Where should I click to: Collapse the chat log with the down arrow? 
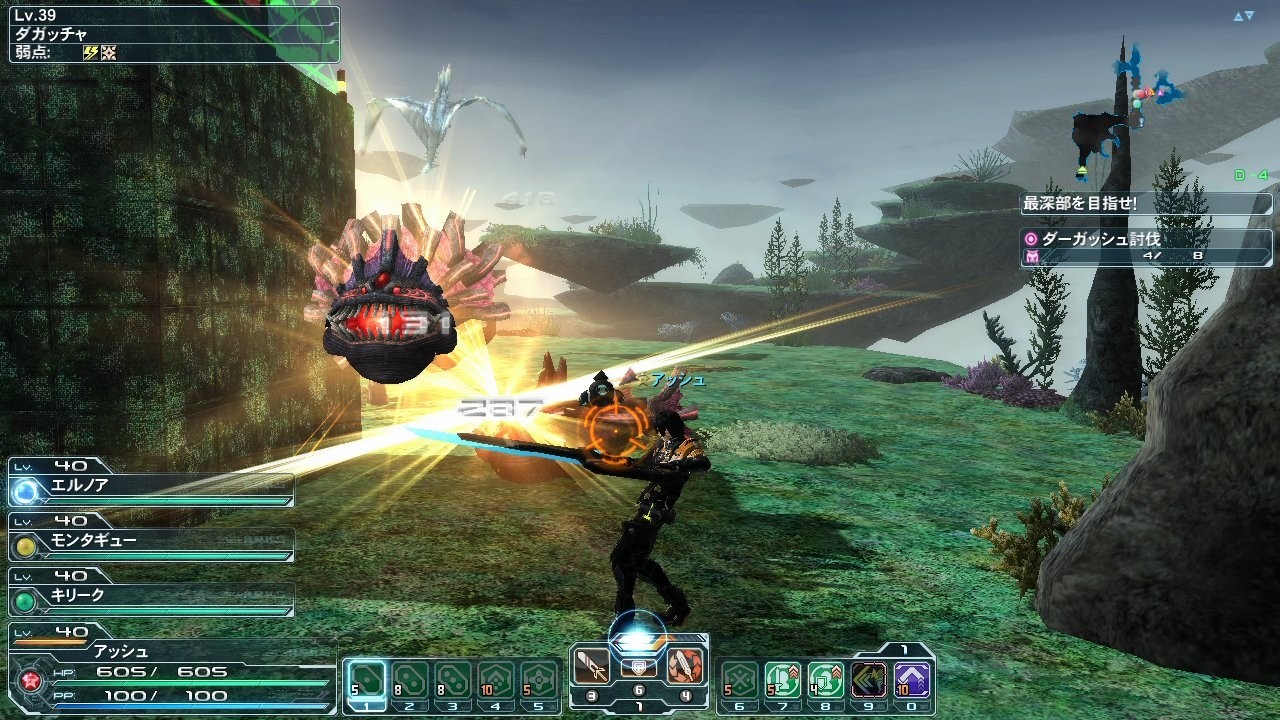coord(1250,13)
